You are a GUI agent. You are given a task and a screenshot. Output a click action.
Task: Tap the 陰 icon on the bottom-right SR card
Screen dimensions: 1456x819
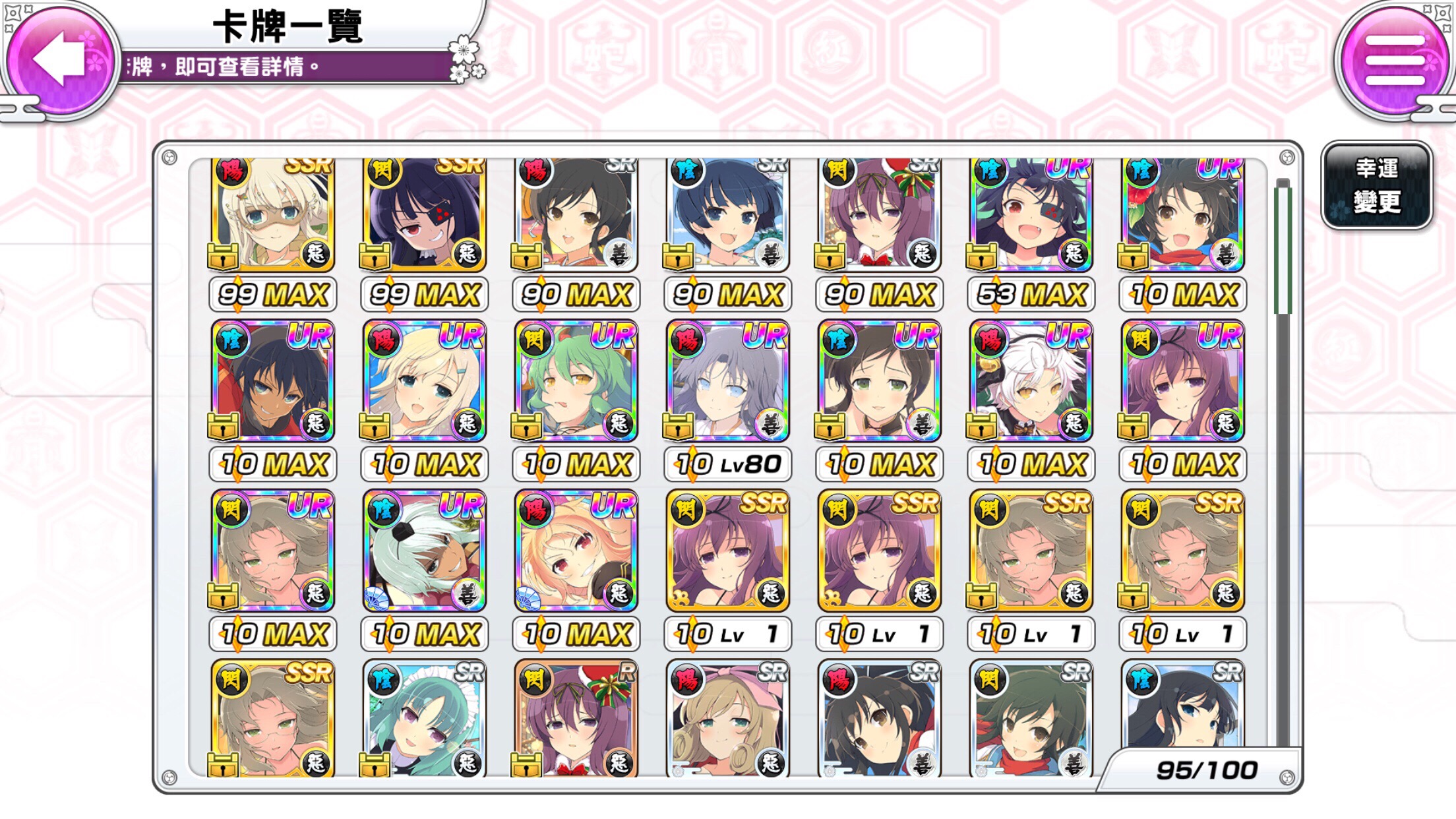tap(1141, 679)
